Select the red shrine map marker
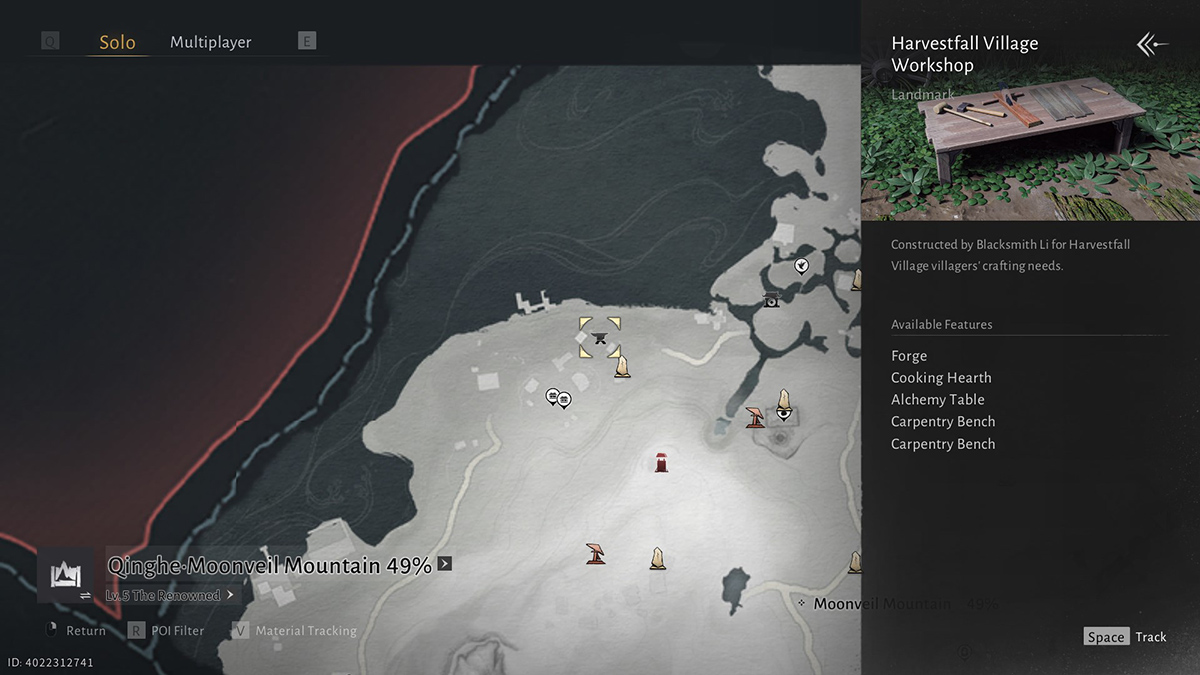 coord(661,462)
